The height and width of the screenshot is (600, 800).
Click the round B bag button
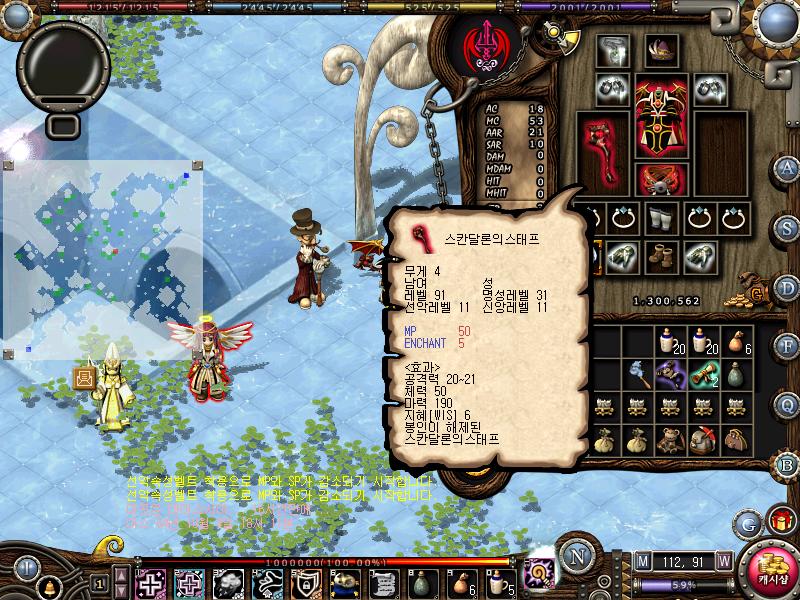click(788, 464)
